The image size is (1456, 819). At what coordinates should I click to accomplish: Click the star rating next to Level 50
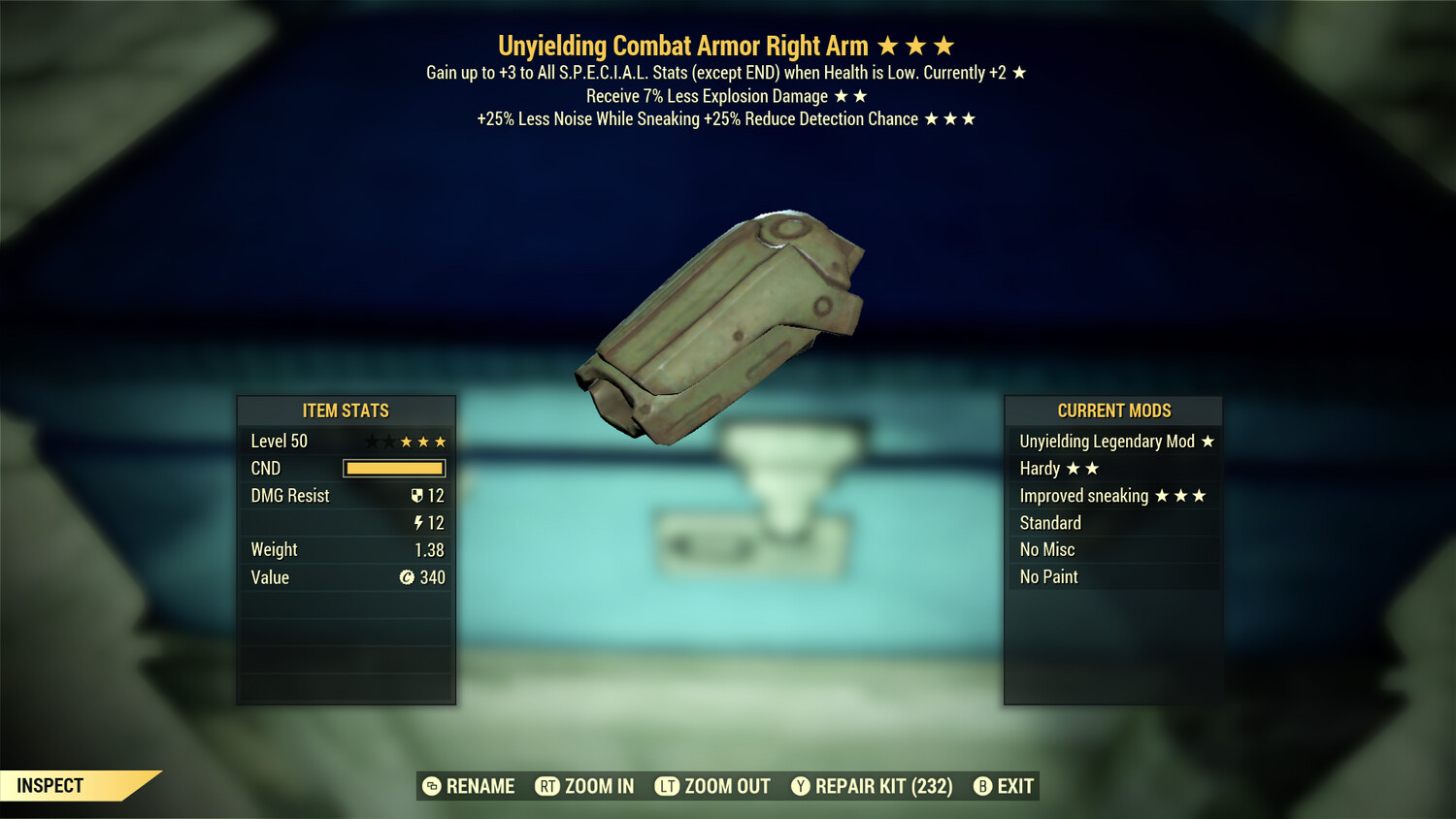click(x=408, y=441)
